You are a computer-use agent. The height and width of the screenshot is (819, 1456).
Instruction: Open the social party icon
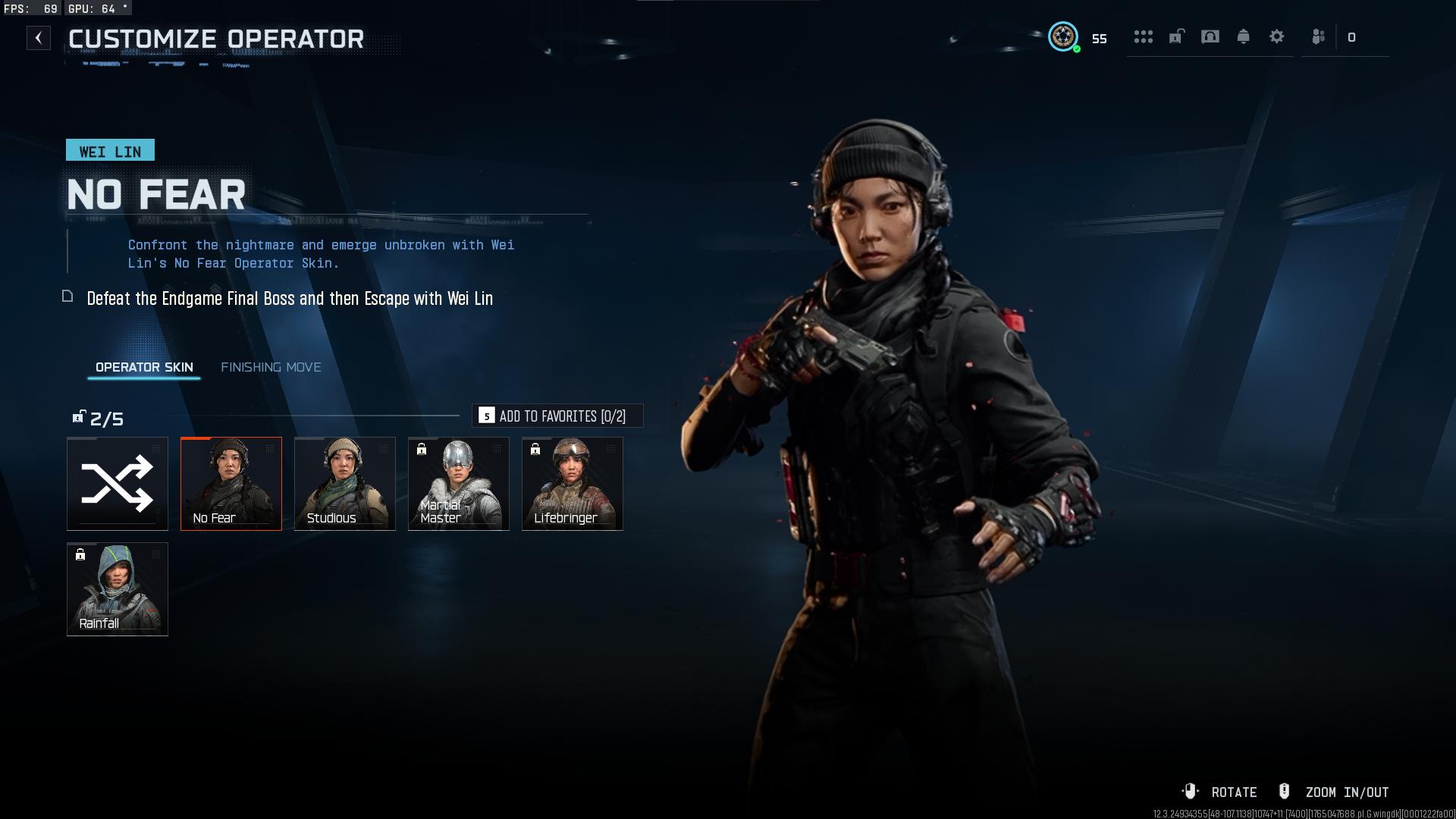tap(1319, 36)
